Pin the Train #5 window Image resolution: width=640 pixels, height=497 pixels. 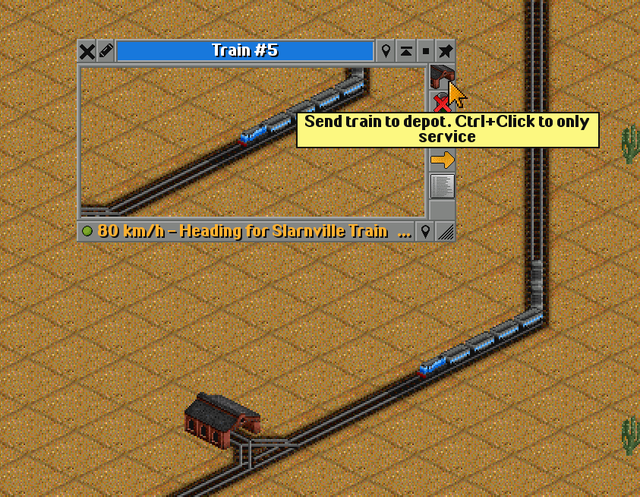click(445, 51)
